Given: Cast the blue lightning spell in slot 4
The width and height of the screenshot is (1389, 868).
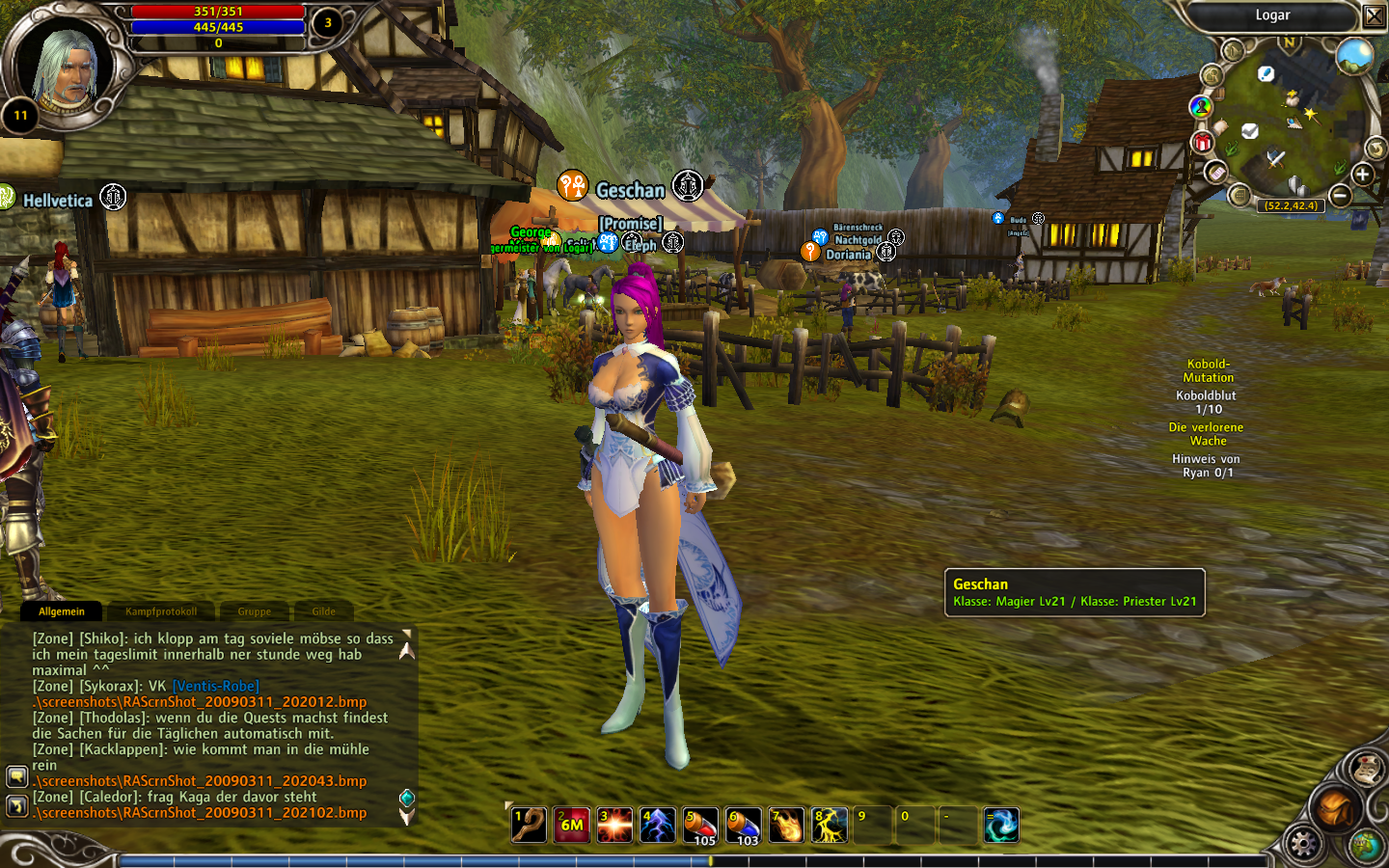Looking at the screenshot, I should (x=657, y=826).
